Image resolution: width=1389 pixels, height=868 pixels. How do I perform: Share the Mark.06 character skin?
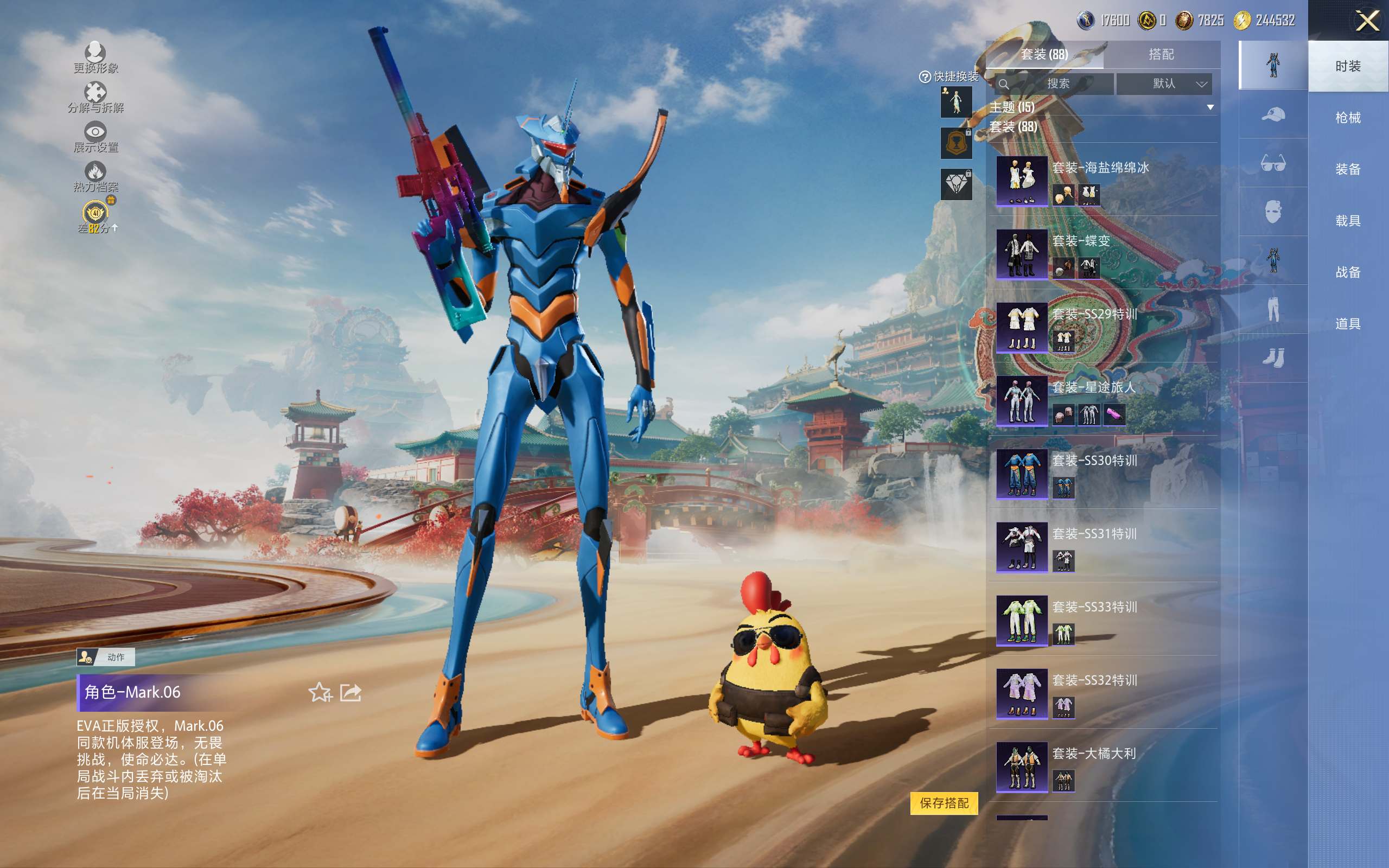click(351, 692)
